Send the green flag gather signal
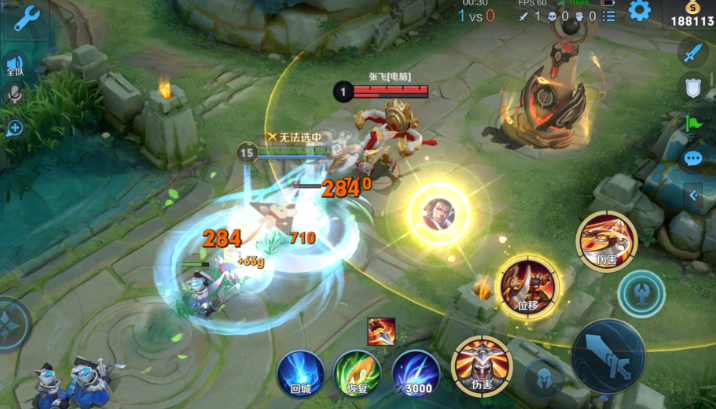The image size is (716, 409). click(x=693, y=123)
